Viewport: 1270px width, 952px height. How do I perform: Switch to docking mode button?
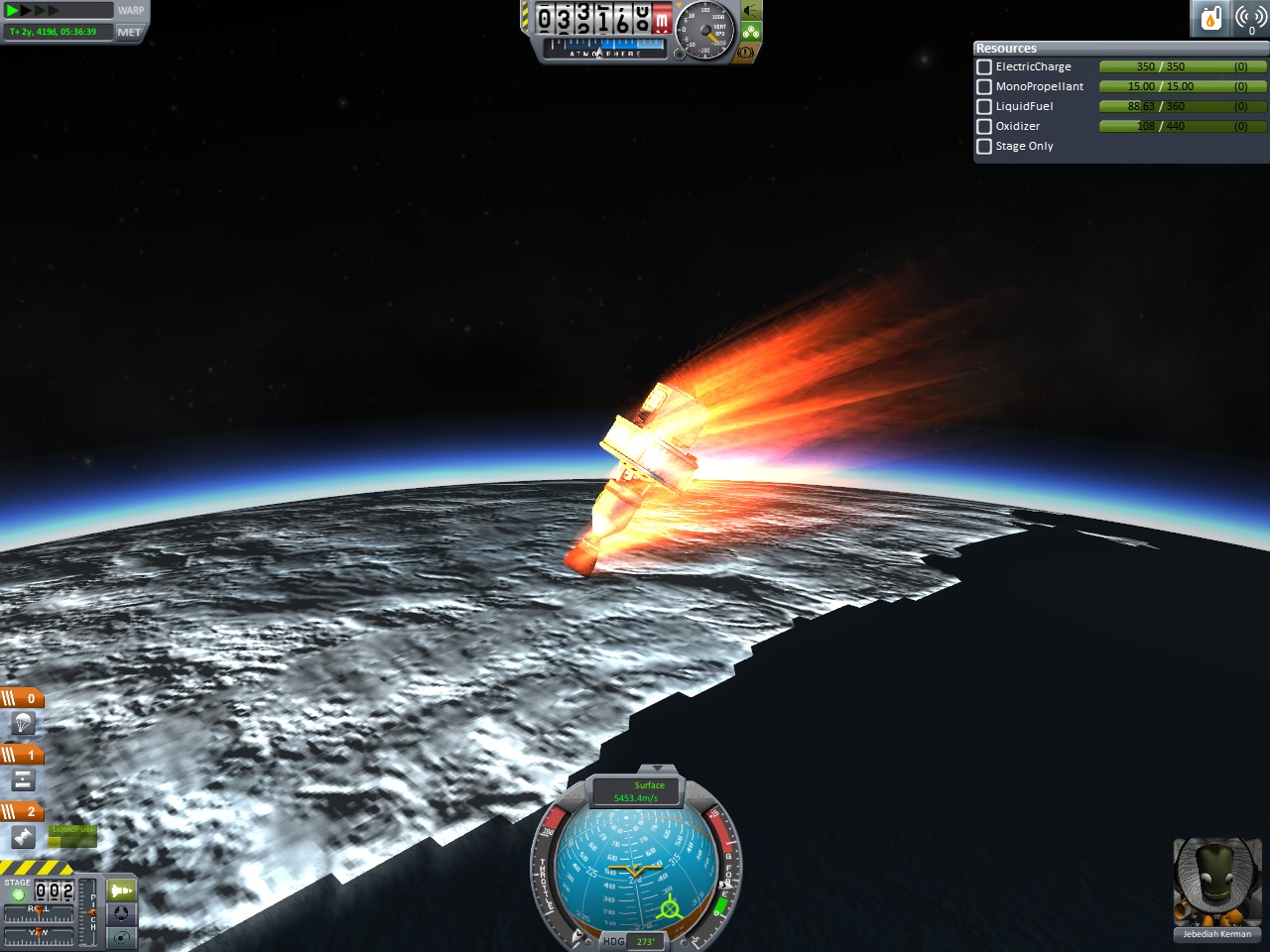(121, 913)
